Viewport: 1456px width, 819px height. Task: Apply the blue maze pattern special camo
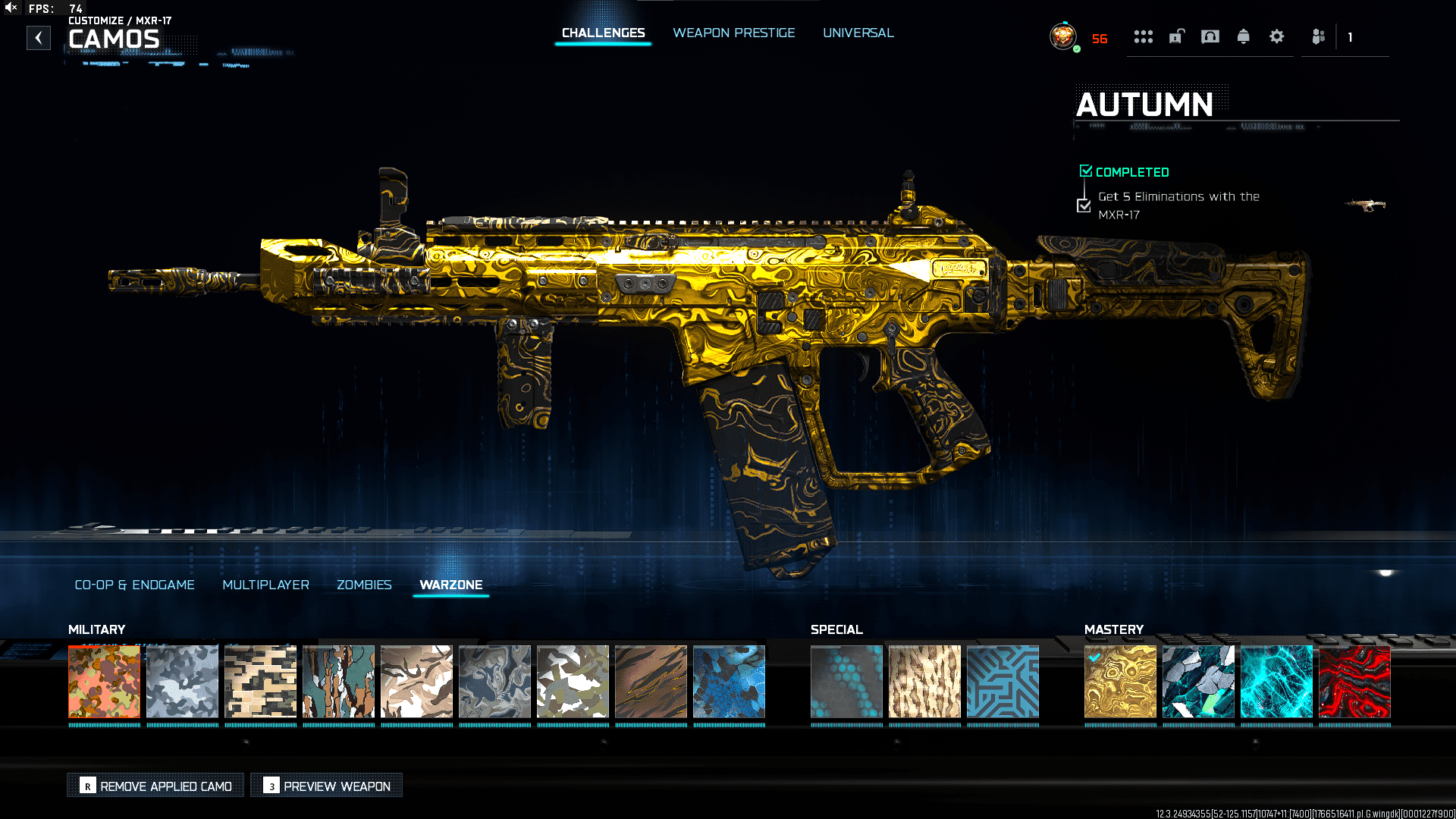tap(1003, 681)
